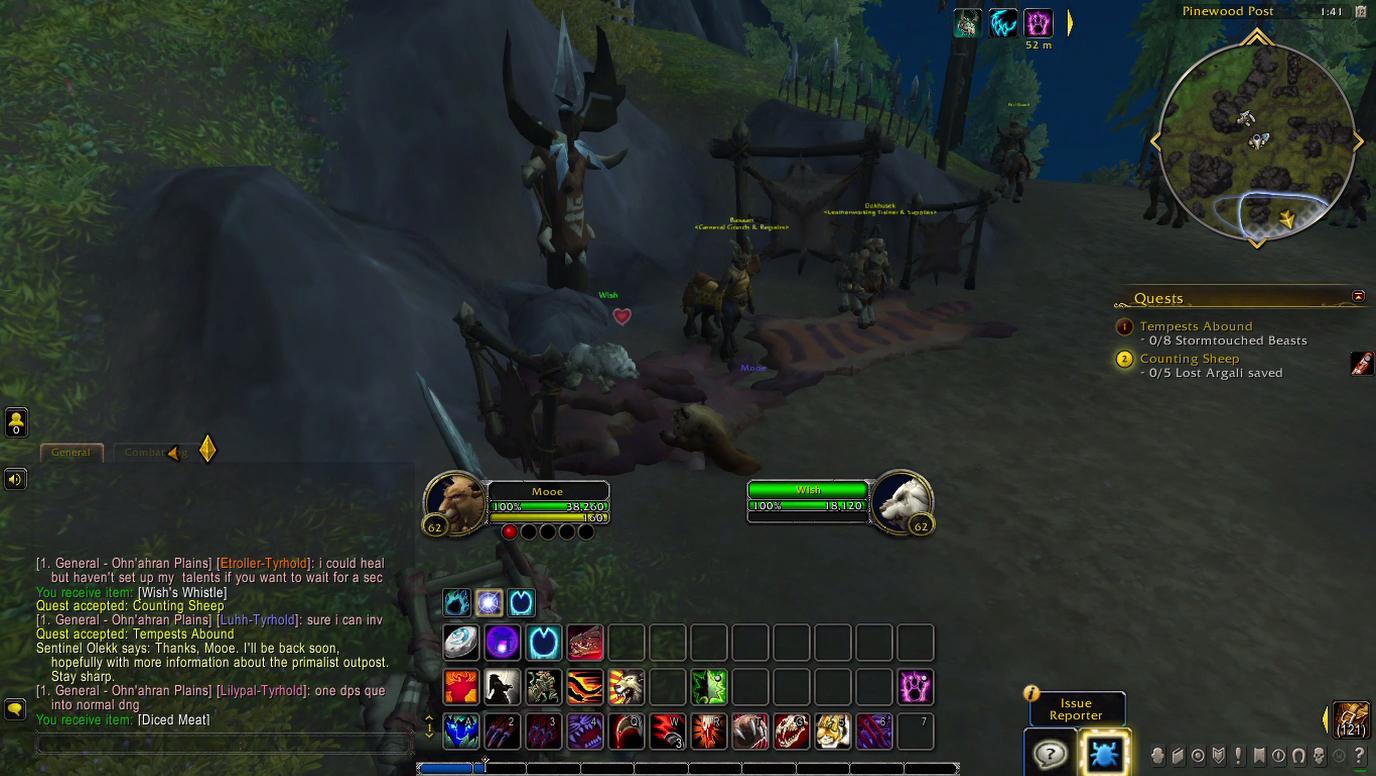Select the Counting Sheep quest entry

click(x=1189, y=358)
